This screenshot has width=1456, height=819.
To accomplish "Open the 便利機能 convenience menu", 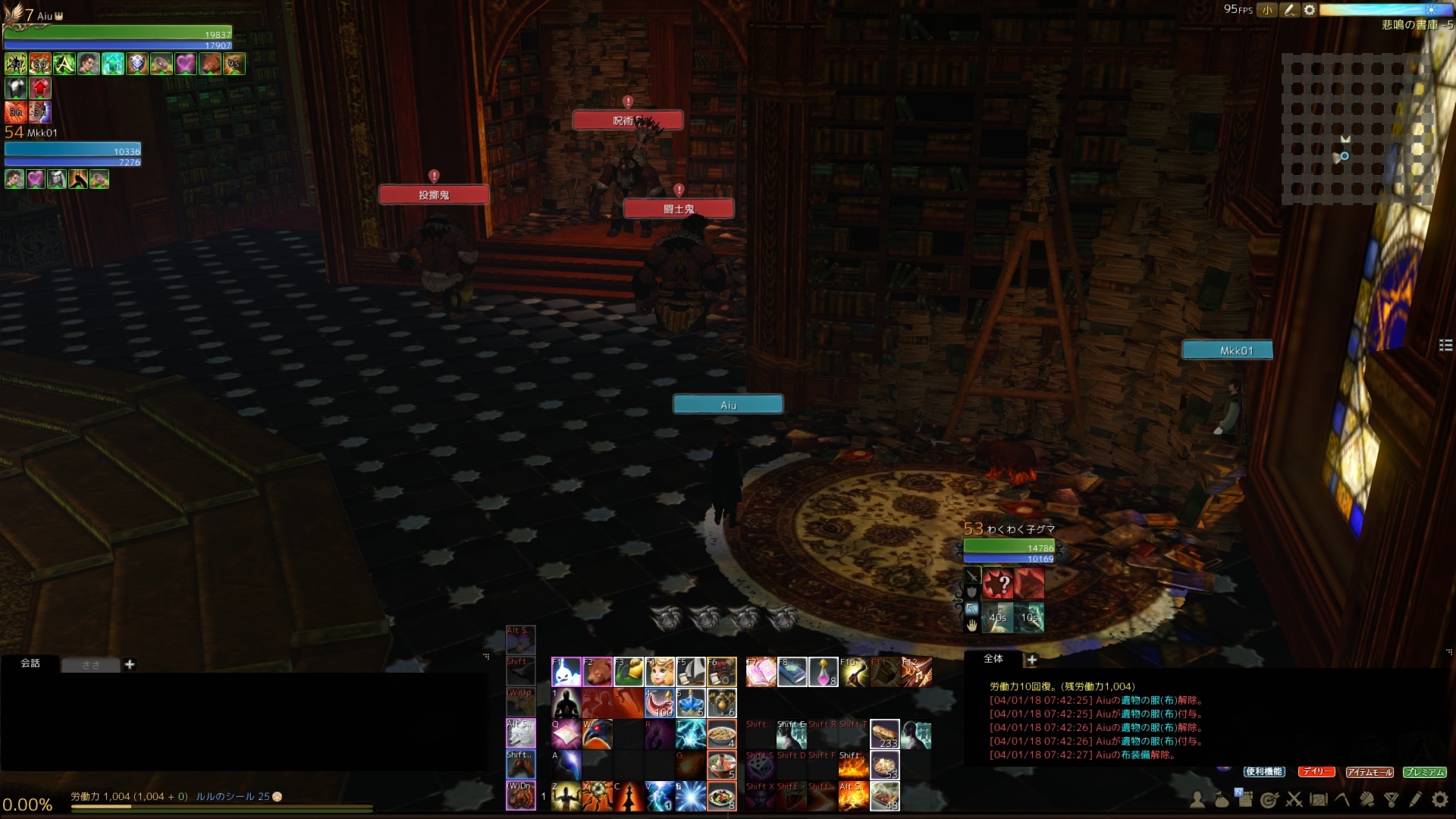I will (1263, 772).
